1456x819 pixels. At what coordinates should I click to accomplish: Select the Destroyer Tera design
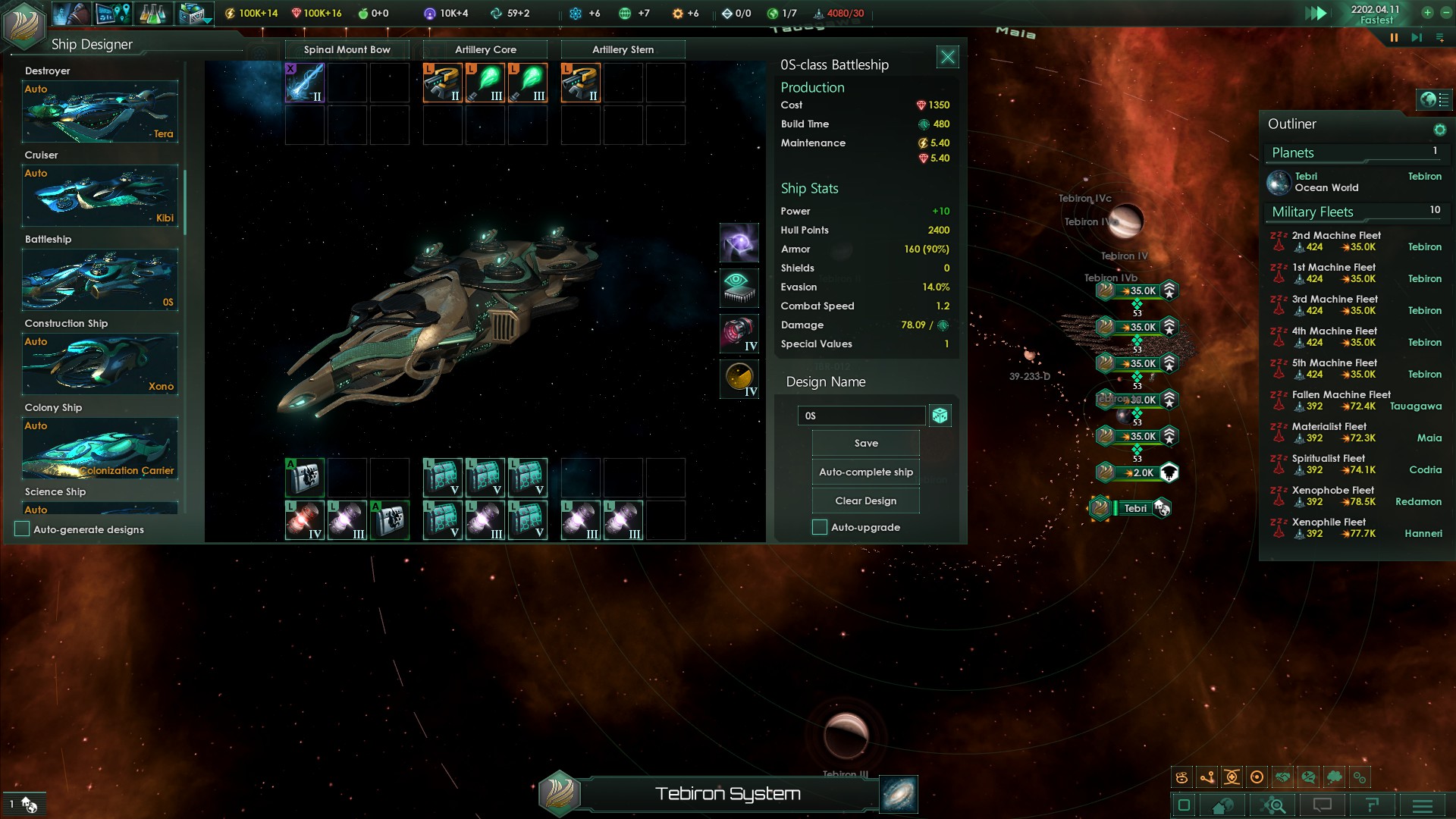coord(100,111)
